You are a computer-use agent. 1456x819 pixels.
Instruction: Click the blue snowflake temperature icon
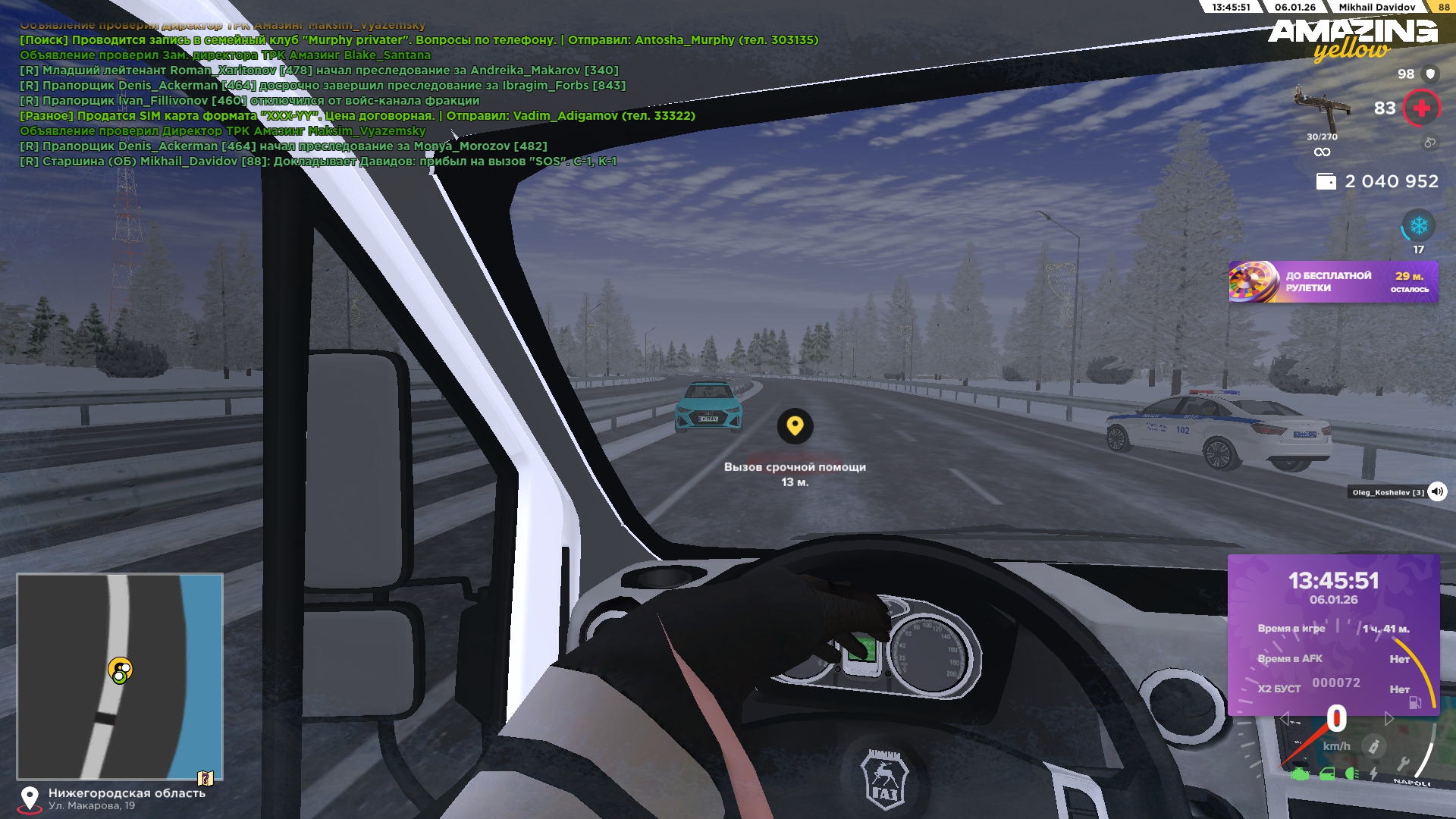pos(1418,226)
